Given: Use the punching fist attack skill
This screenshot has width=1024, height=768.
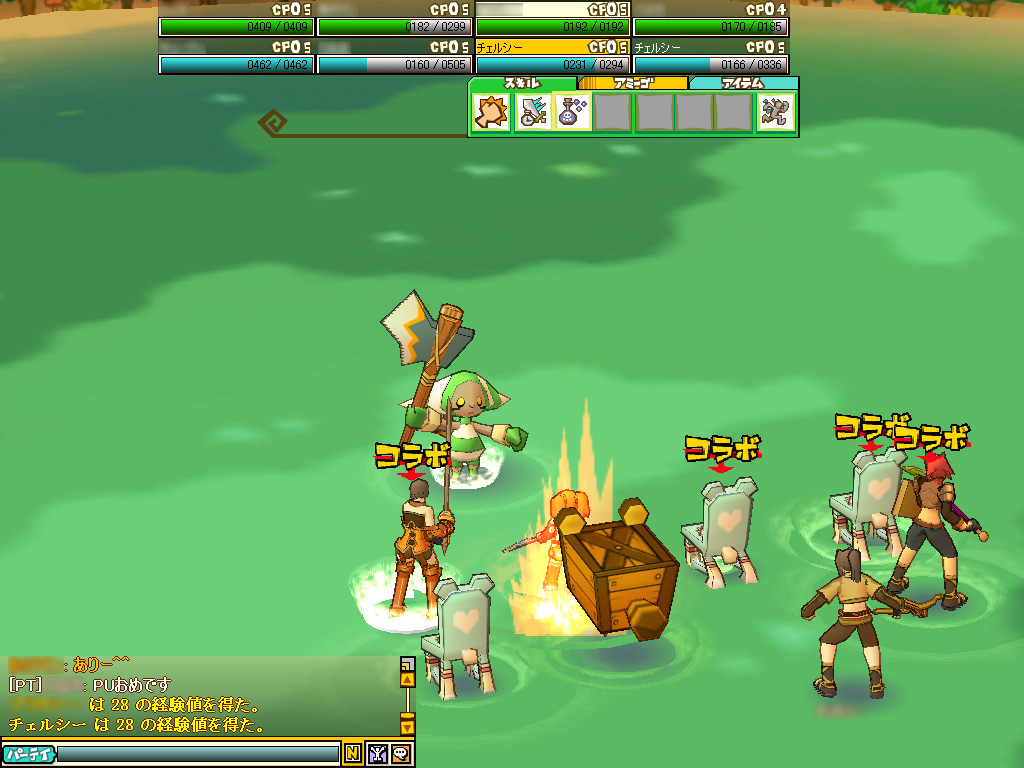Looking at the screenshot, I should [491, 113].
